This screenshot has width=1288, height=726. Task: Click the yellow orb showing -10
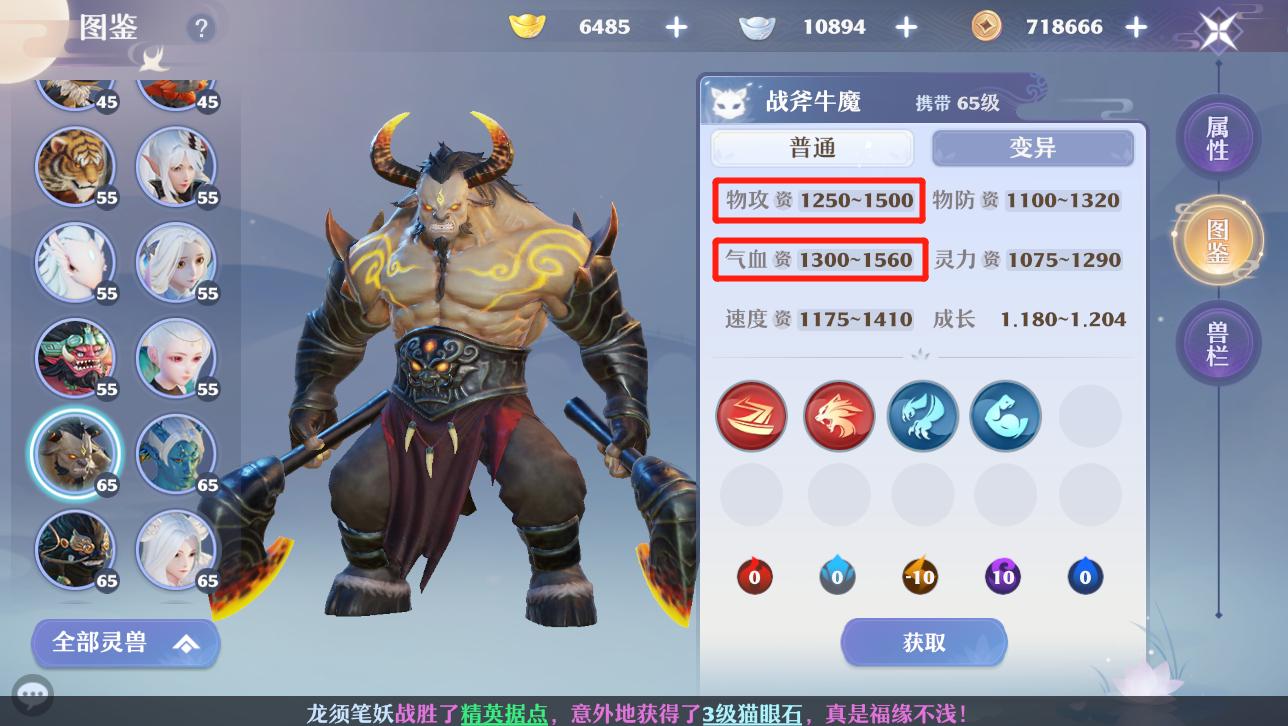920,576
